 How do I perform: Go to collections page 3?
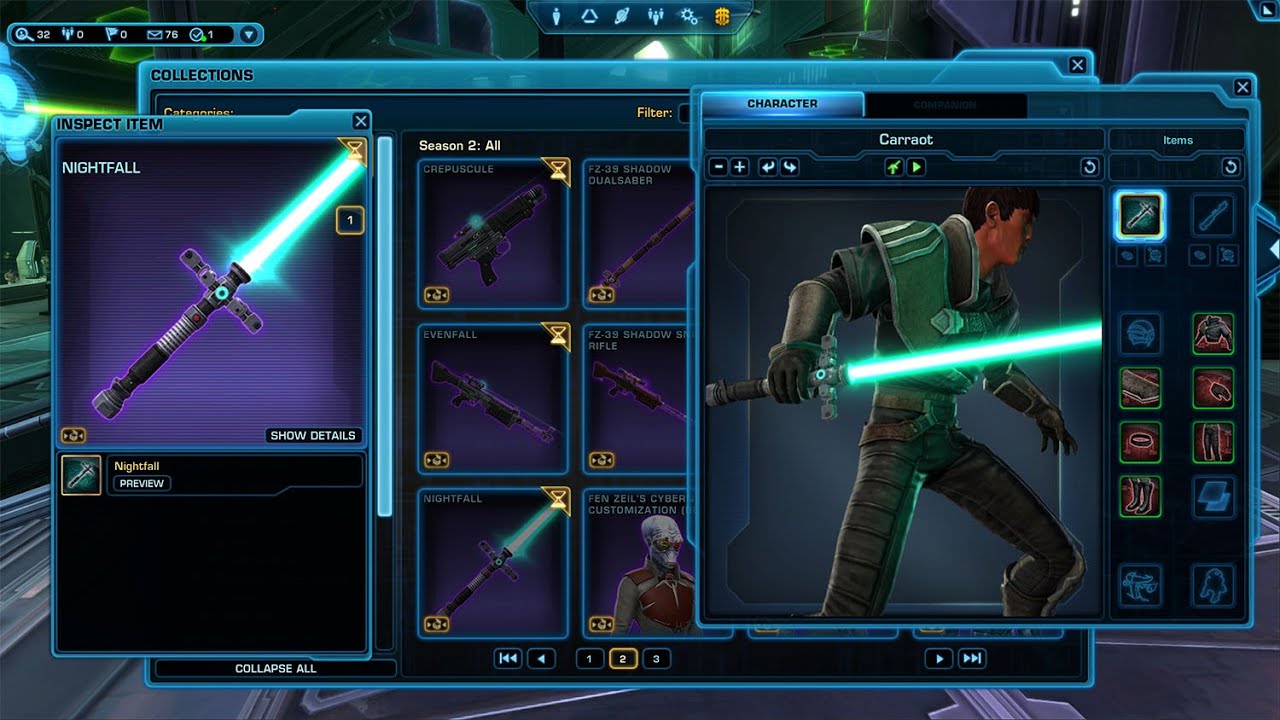[656, 659]
